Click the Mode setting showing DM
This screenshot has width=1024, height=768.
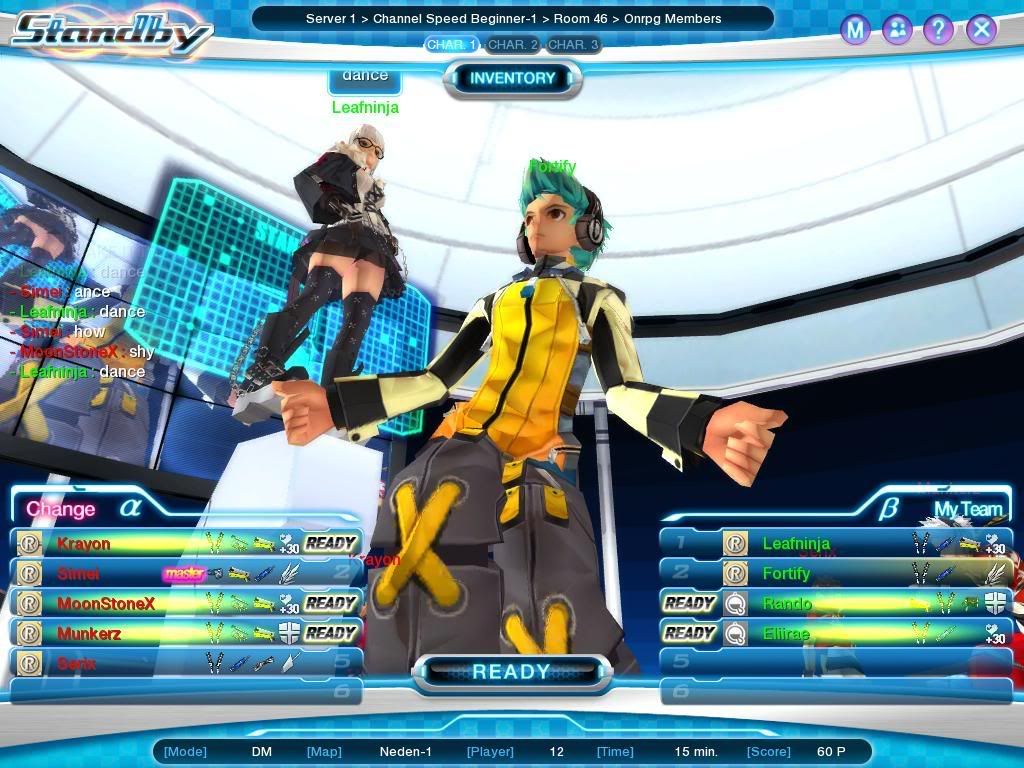click(261, 752)
